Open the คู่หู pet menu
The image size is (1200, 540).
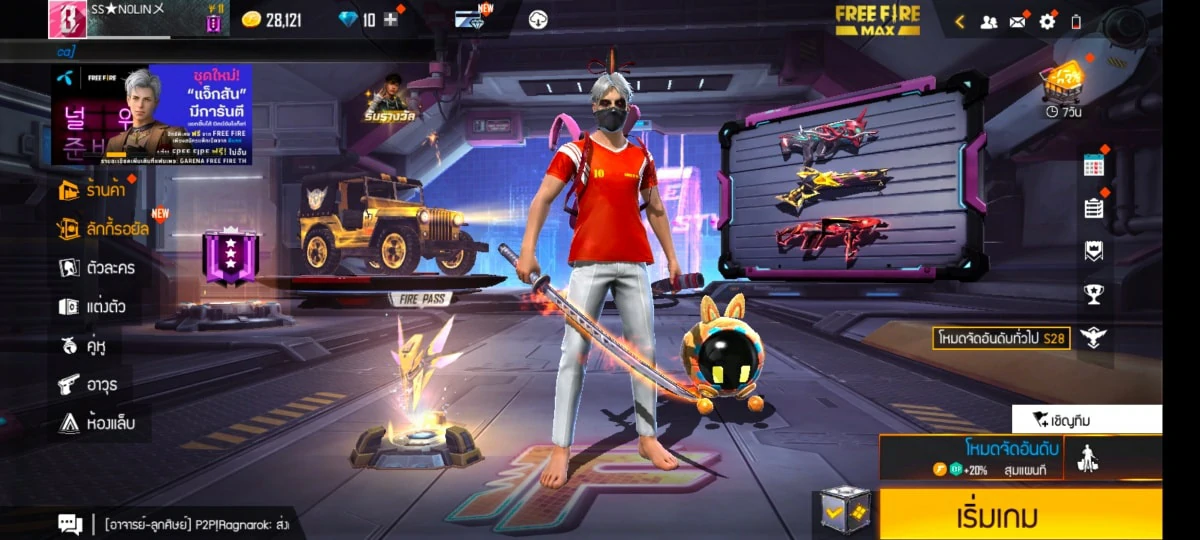(x=83, y=346)
